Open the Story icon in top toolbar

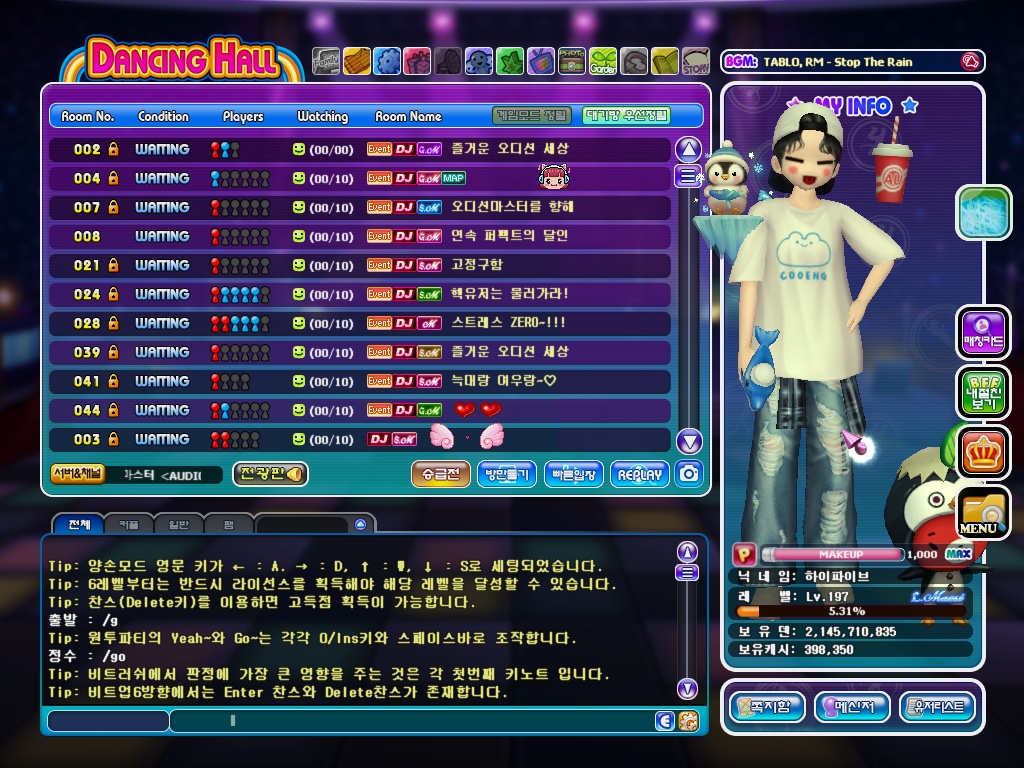click(x=695, y=62)
